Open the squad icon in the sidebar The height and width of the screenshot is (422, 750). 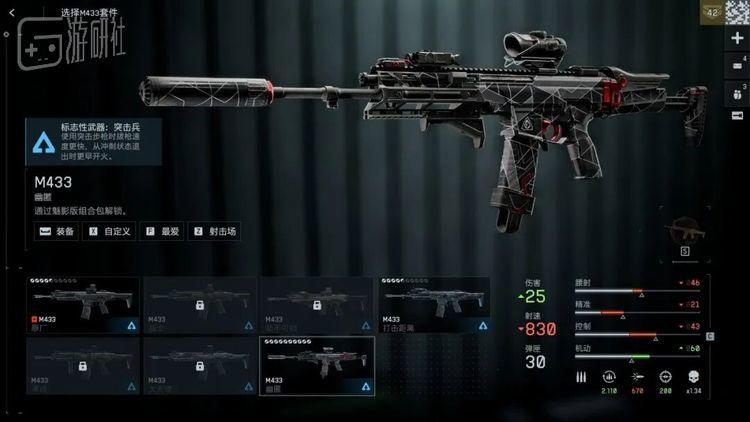[x=738, y=91]
